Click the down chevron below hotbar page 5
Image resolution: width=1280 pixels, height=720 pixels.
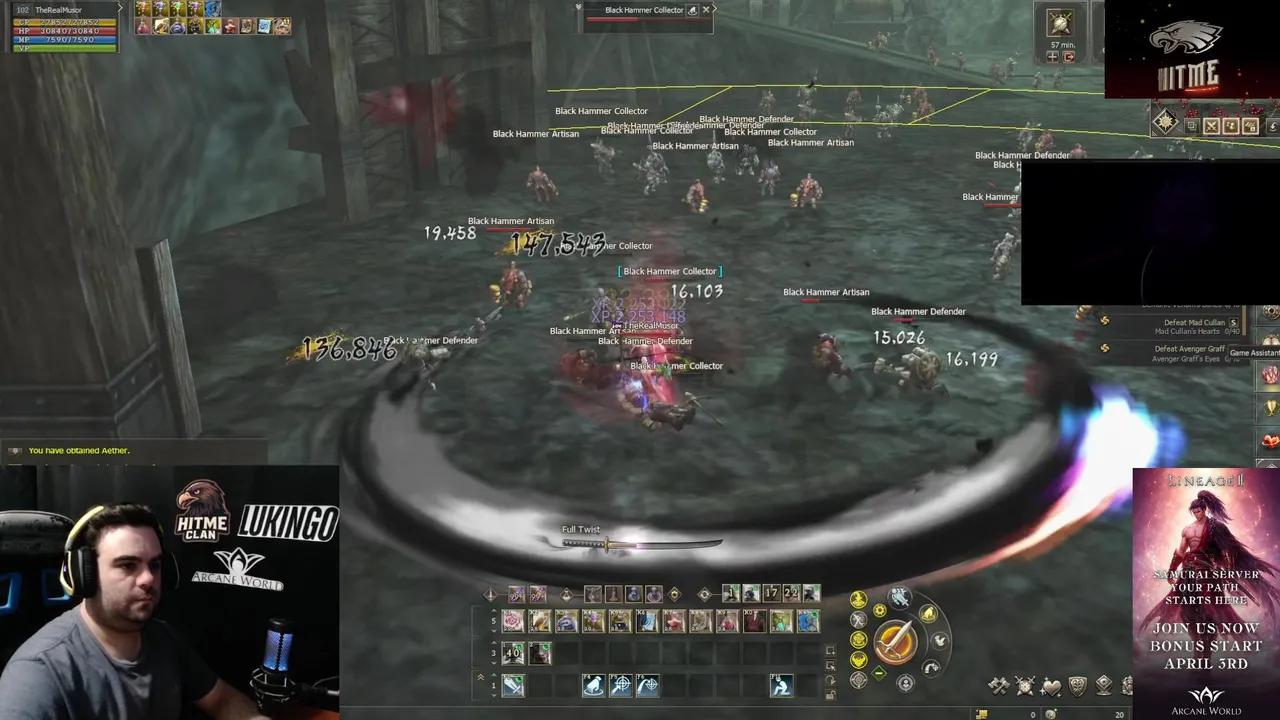(x=492, y=631)
